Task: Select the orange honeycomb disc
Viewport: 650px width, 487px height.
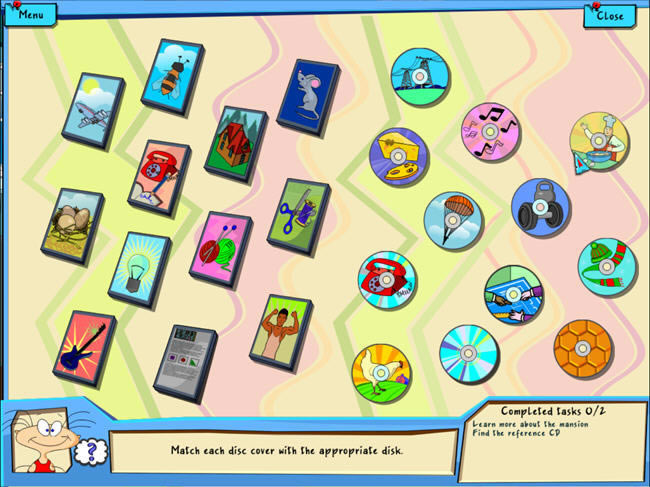Action: pos(583,349)
